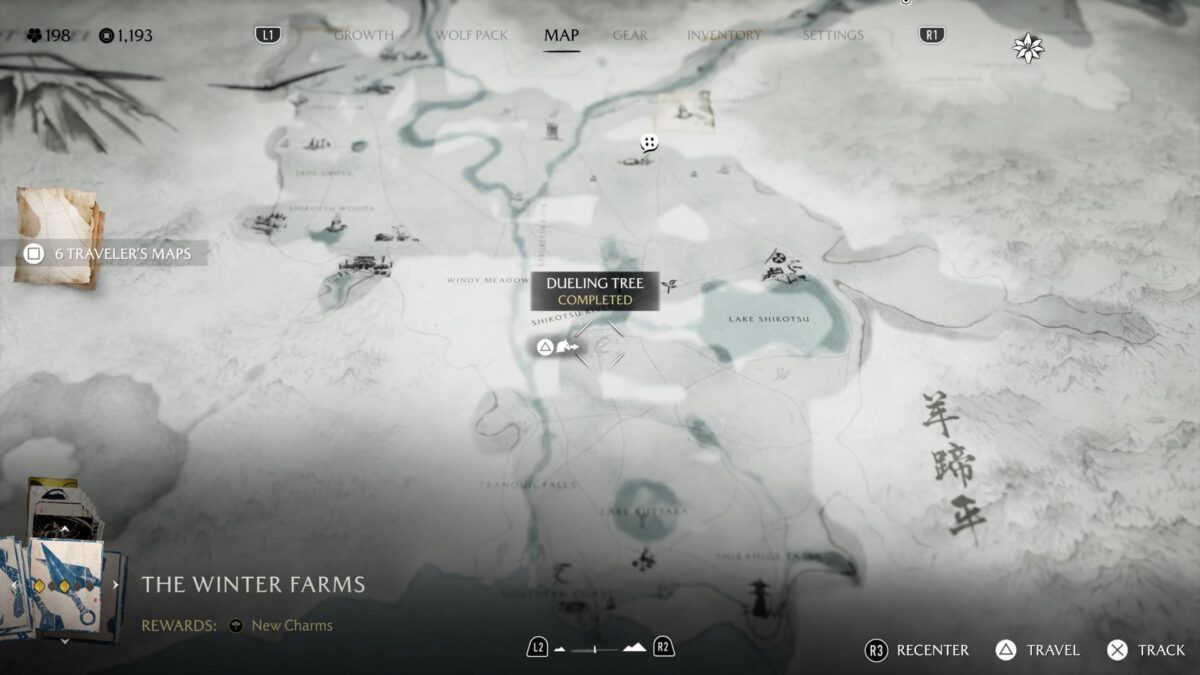Show the next quest card with right arrow

(x=115, y=585)
